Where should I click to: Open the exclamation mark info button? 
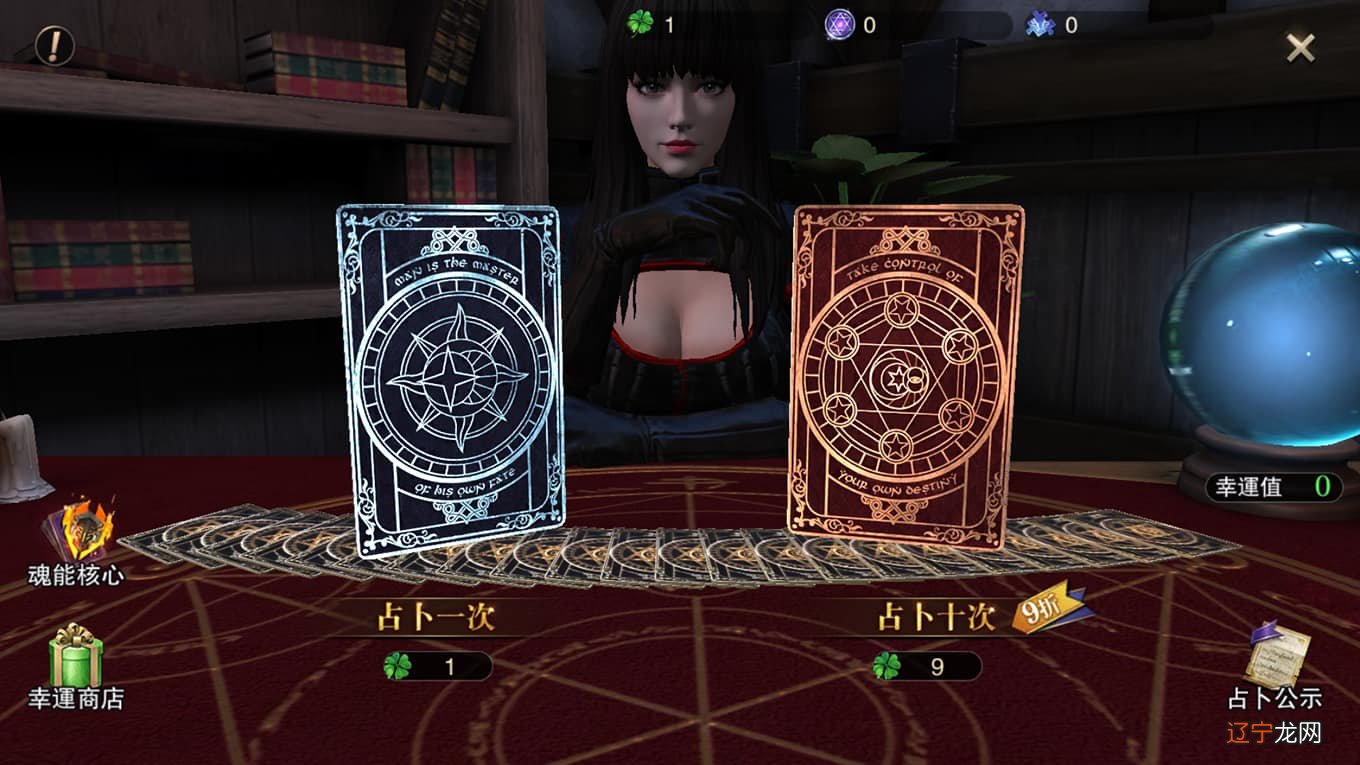[x=55, y=45]
